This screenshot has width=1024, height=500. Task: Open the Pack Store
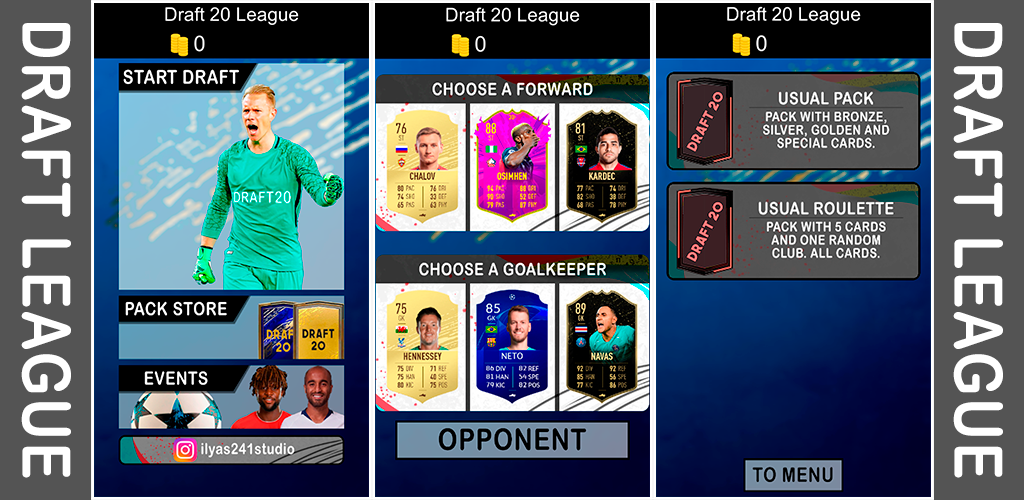pyautogui.click(x=231, y=327)
